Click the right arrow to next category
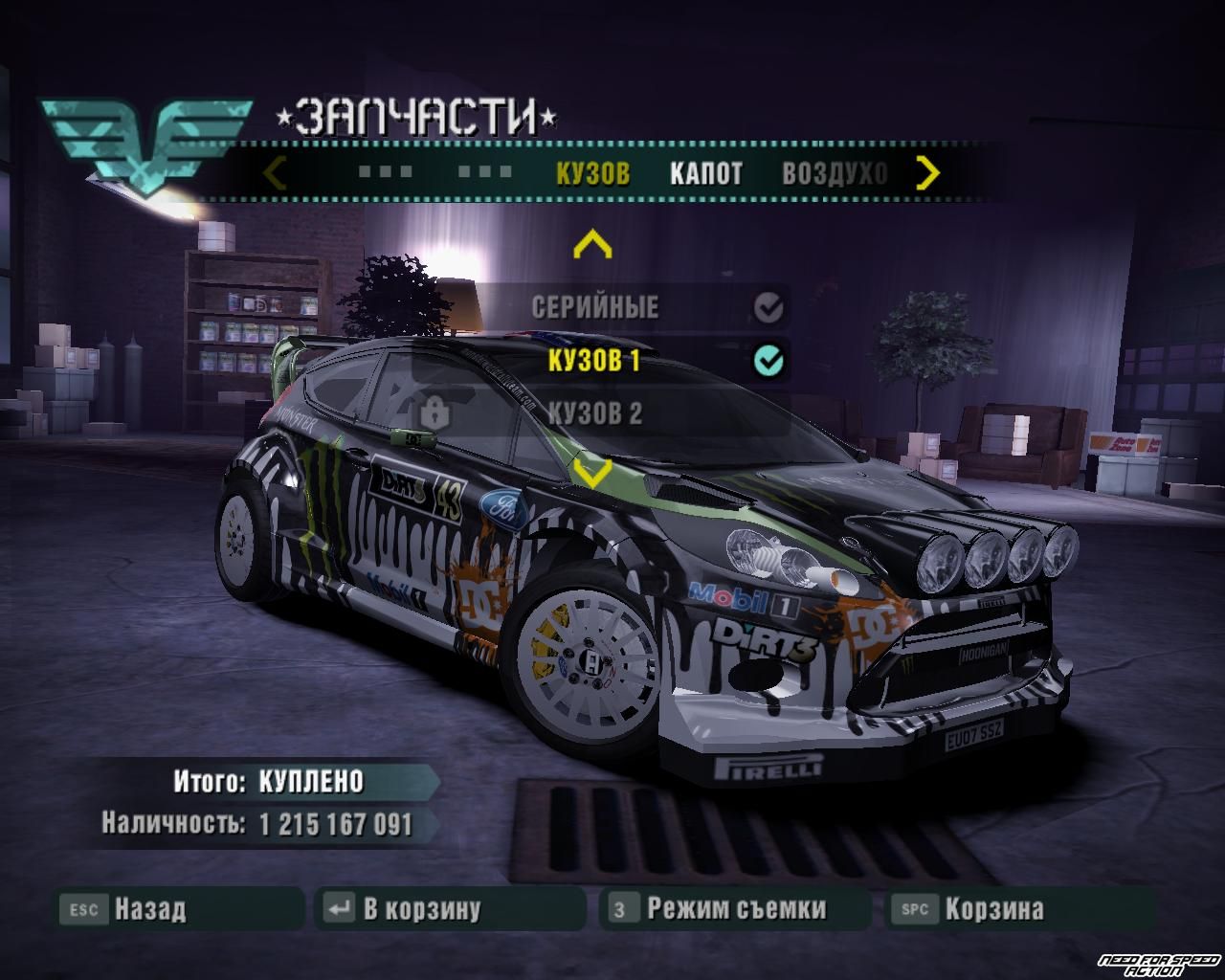Image resolution: width=1225 pixels, height=980 pixels. pos(927,173)
